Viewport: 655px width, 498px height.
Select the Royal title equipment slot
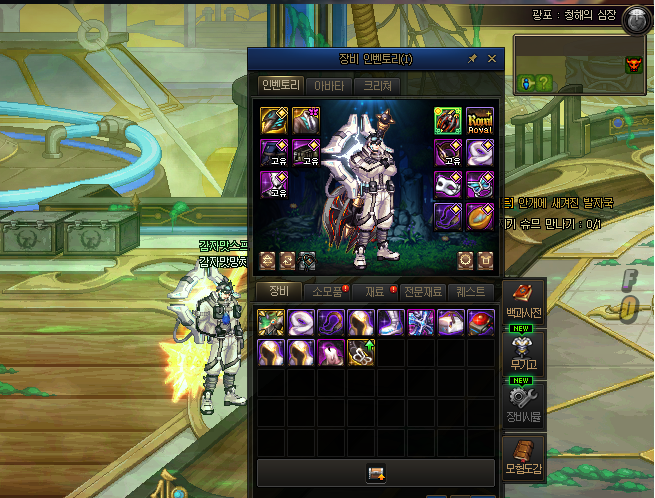479,121
